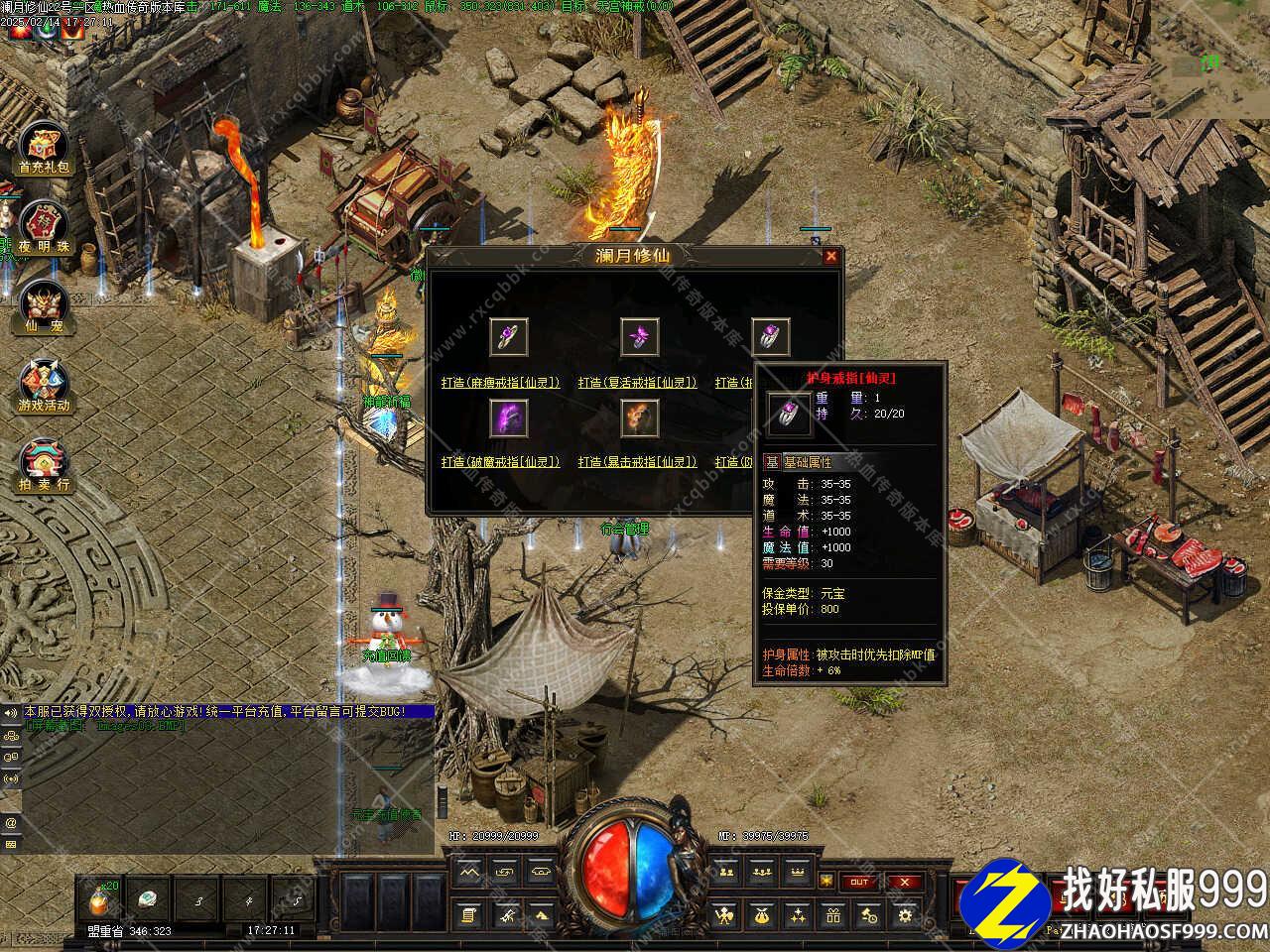Toggle the chat speaker icon
This screenshot has width=1270, height=952.
pos(11,712)
